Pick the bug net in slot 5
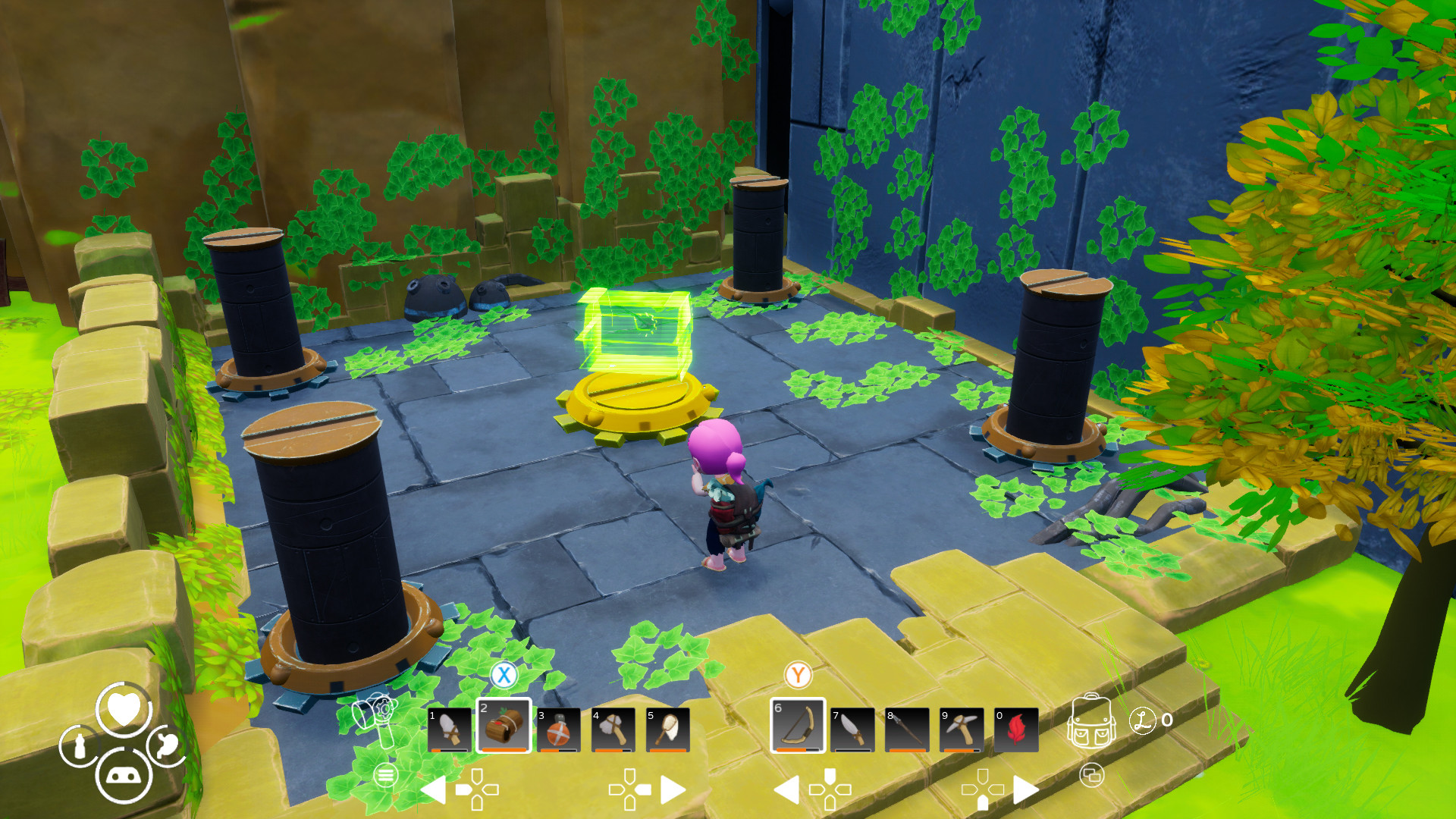The image size is (1456, 819). click(667, 730)
